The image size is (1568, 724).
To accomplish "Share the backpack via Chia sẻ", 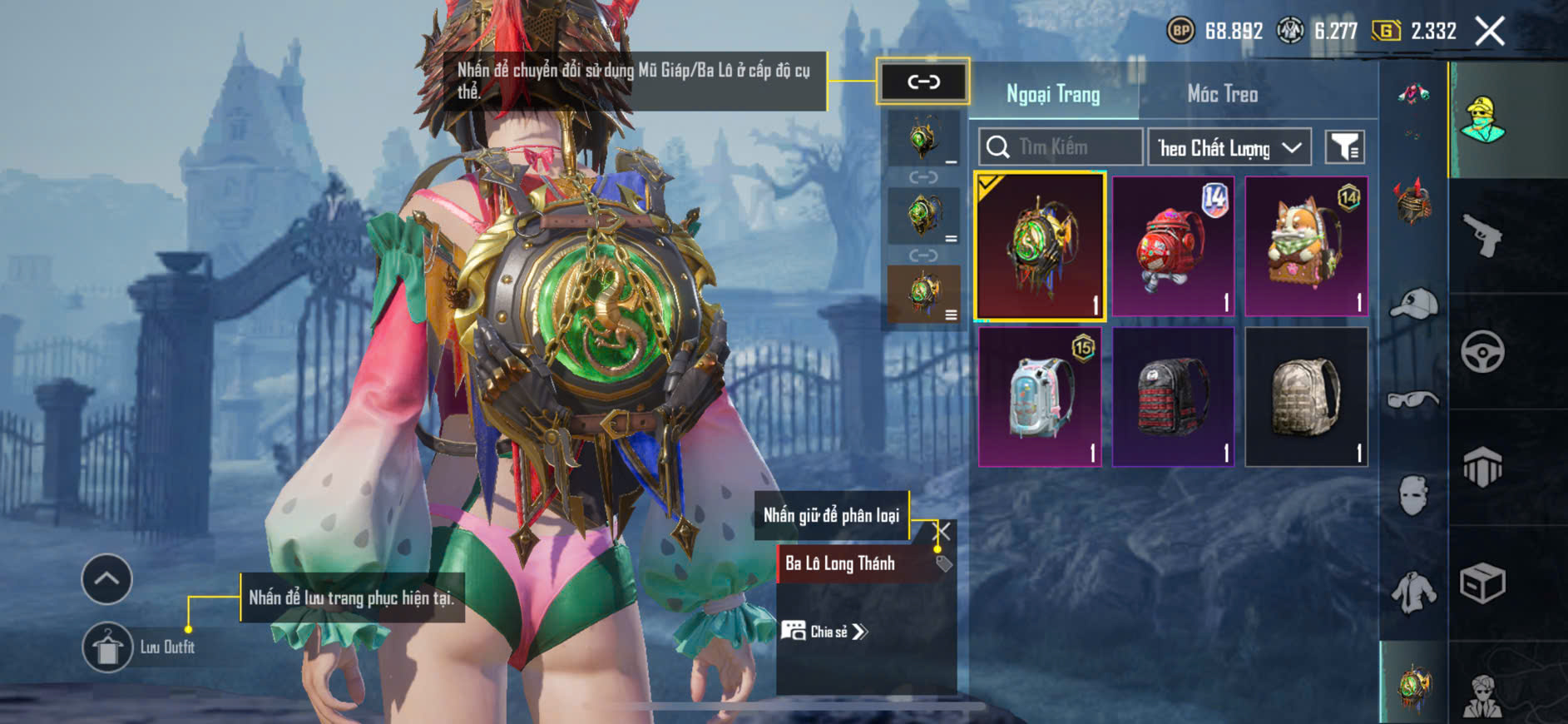I will click(824, 632).
